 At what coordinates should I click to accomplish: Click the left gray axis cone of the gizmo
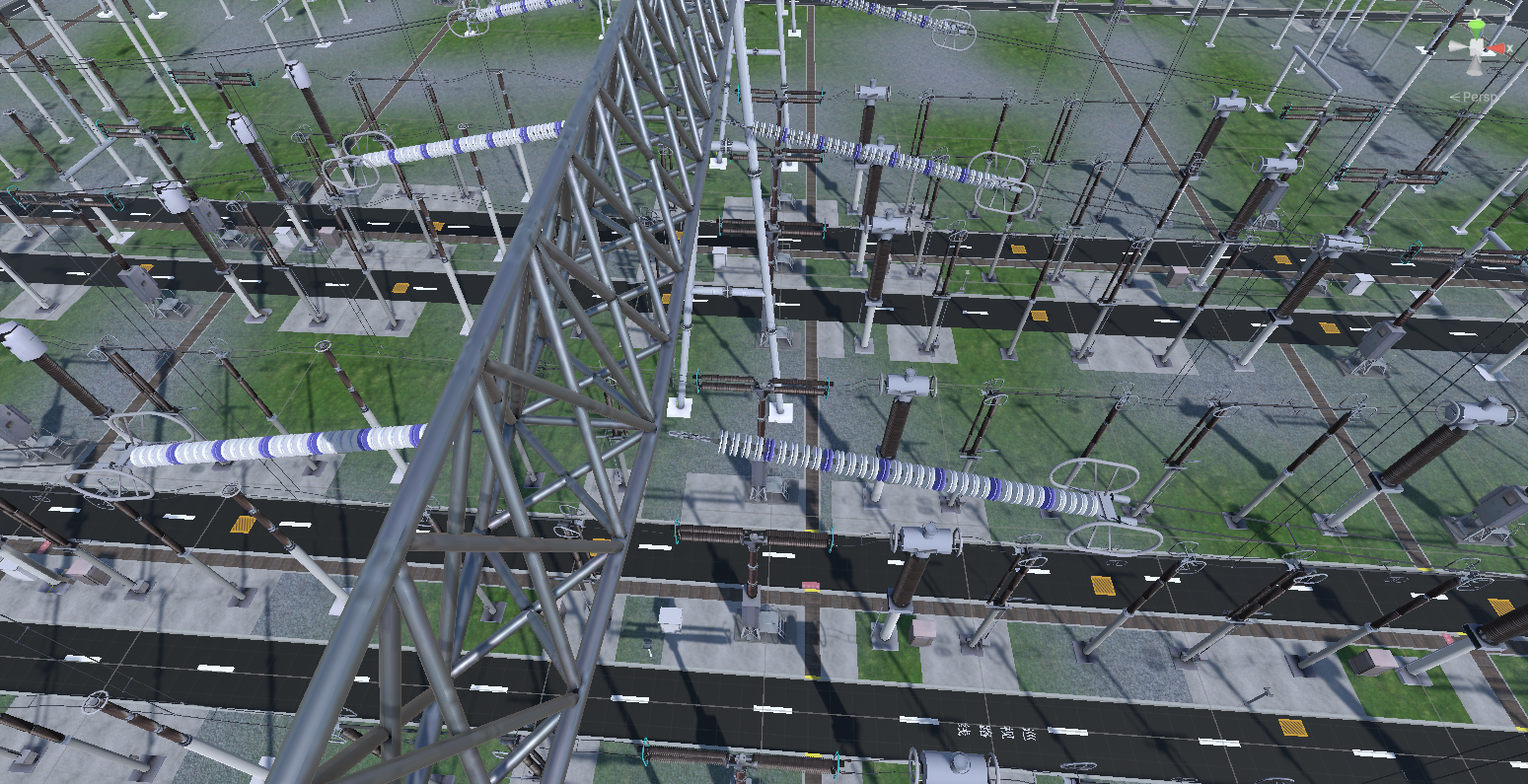[1456, 45]
